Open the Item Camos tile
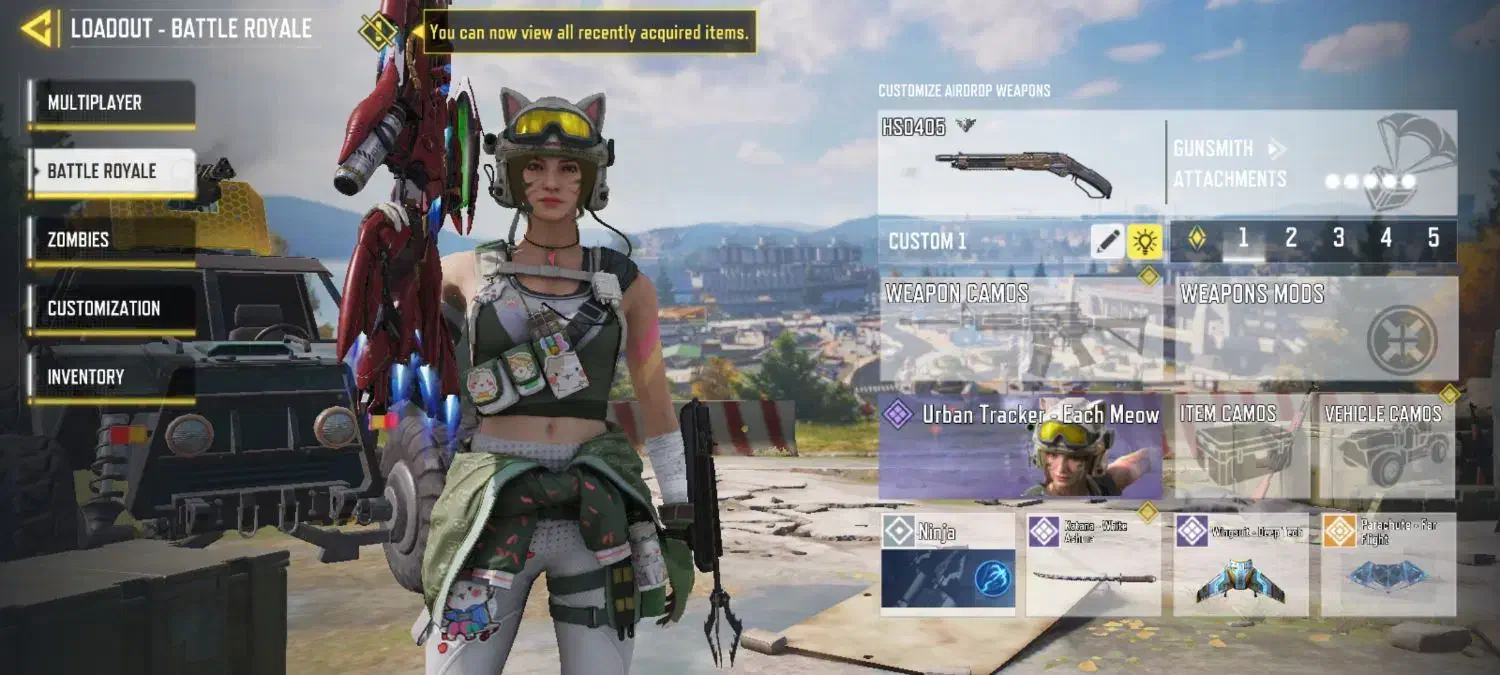 [1242, 446]
